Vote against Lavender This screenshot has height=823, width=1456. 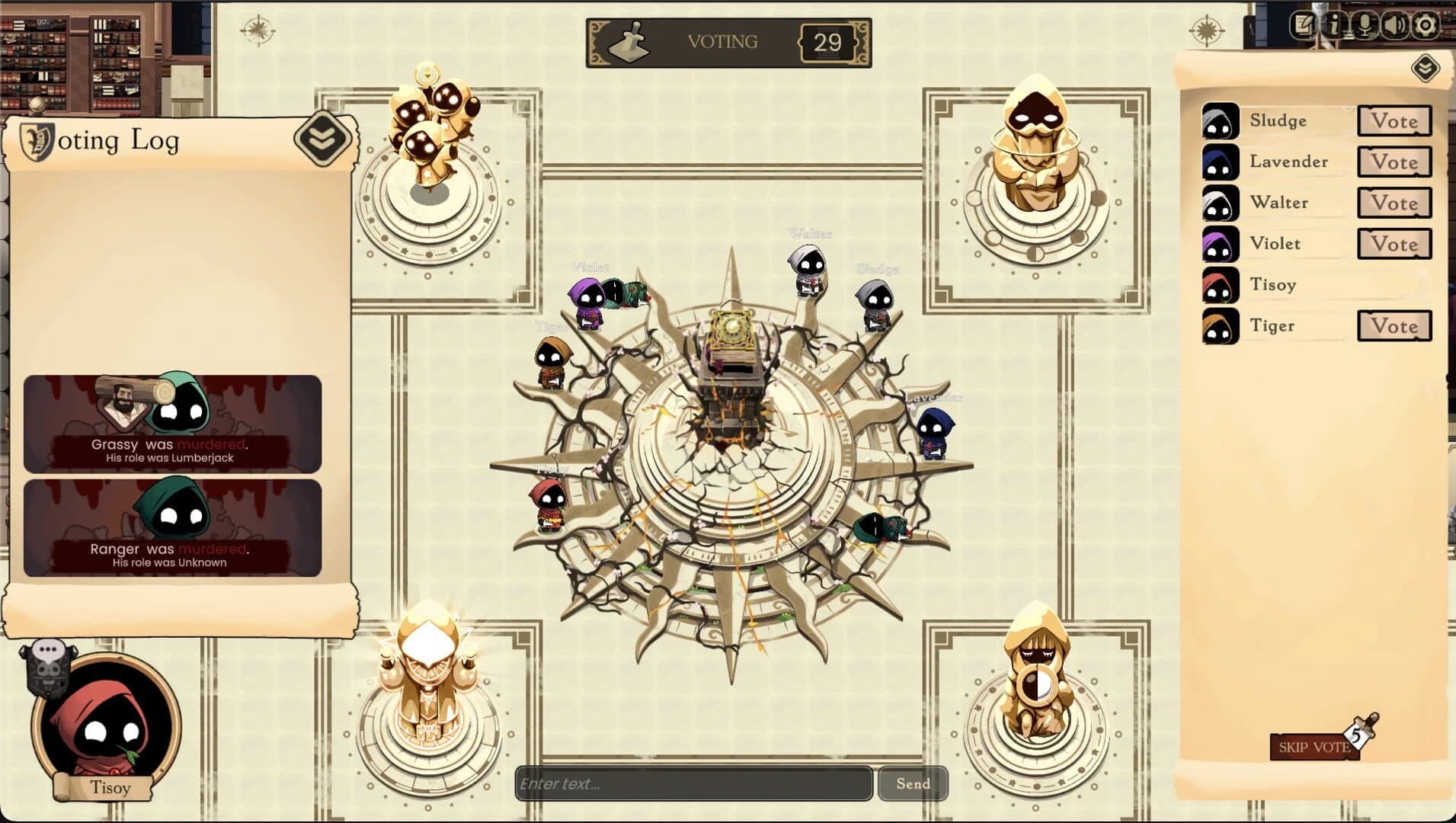click(x=1394, y=162)
